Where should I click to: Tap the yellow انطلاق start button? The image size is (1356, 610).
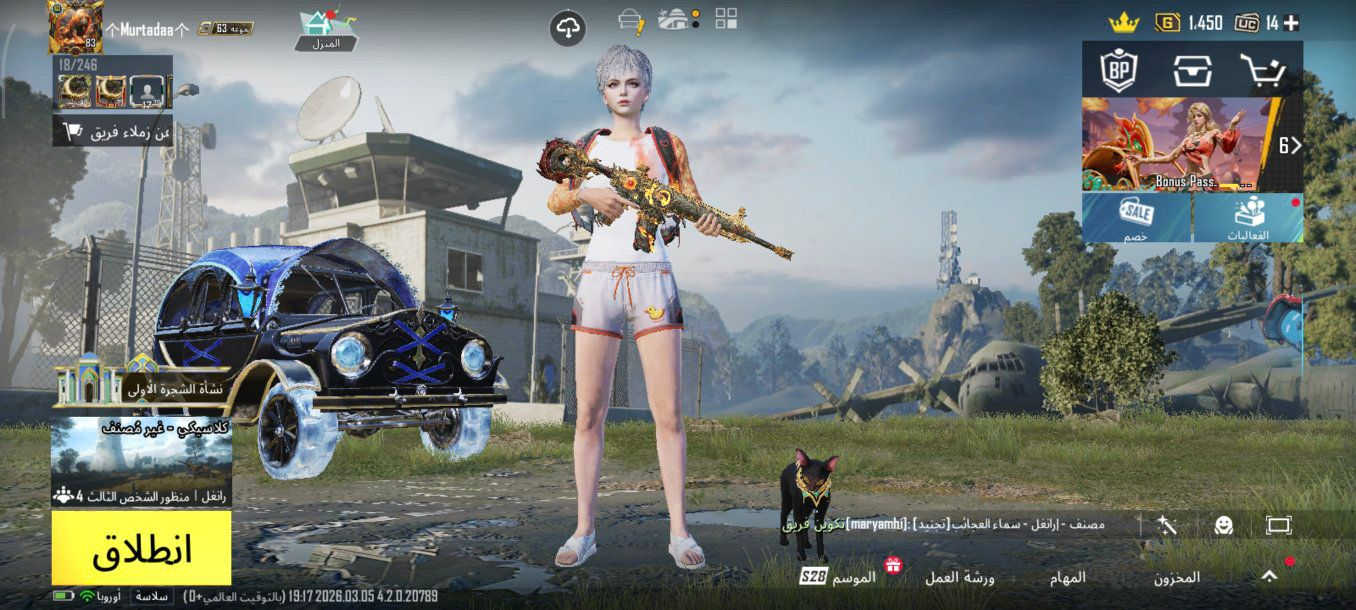(141, 548)
